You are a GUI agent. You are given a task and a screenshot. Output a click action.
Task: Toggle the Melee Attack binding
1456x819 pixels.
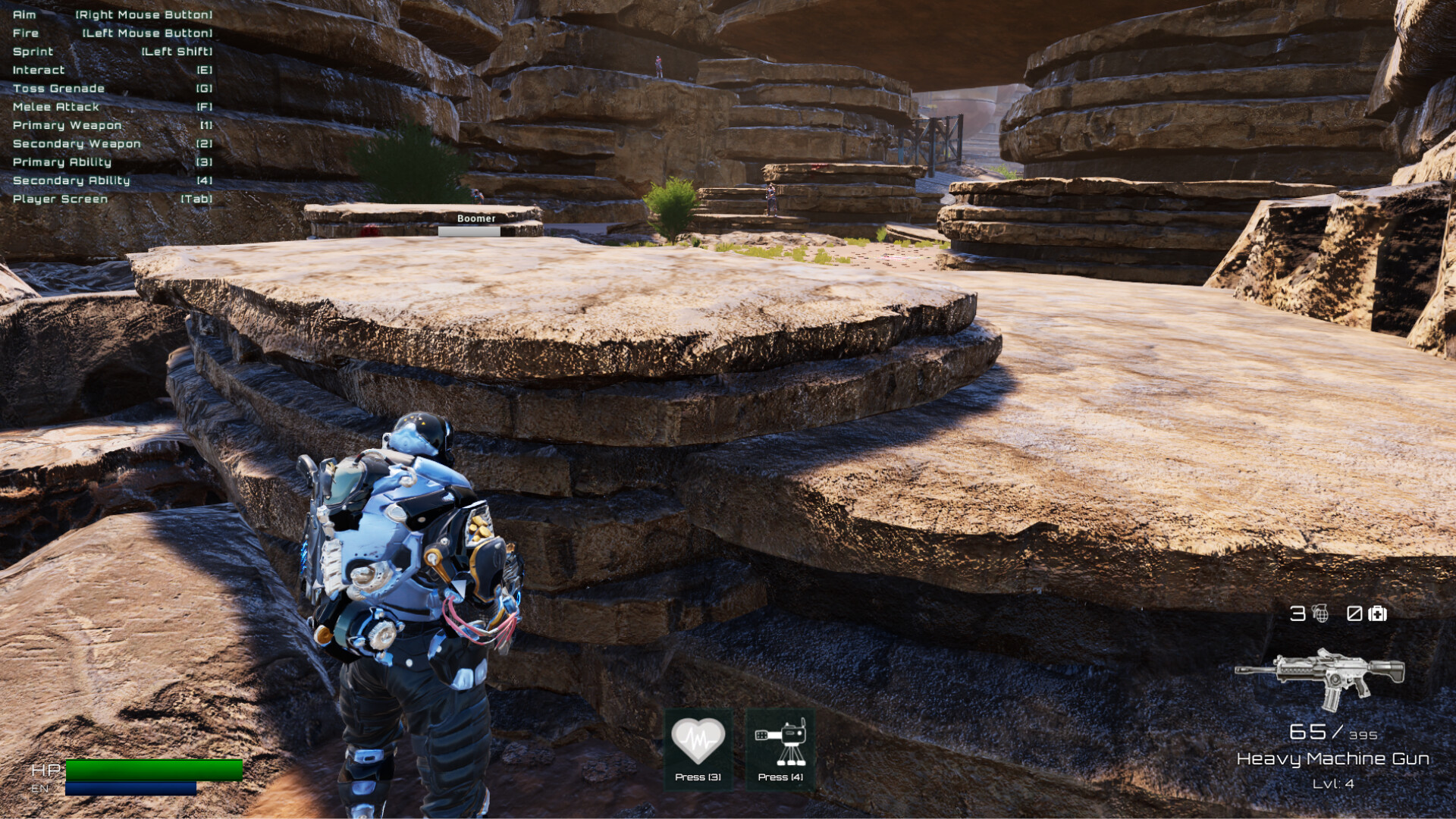tap(114, 107)
